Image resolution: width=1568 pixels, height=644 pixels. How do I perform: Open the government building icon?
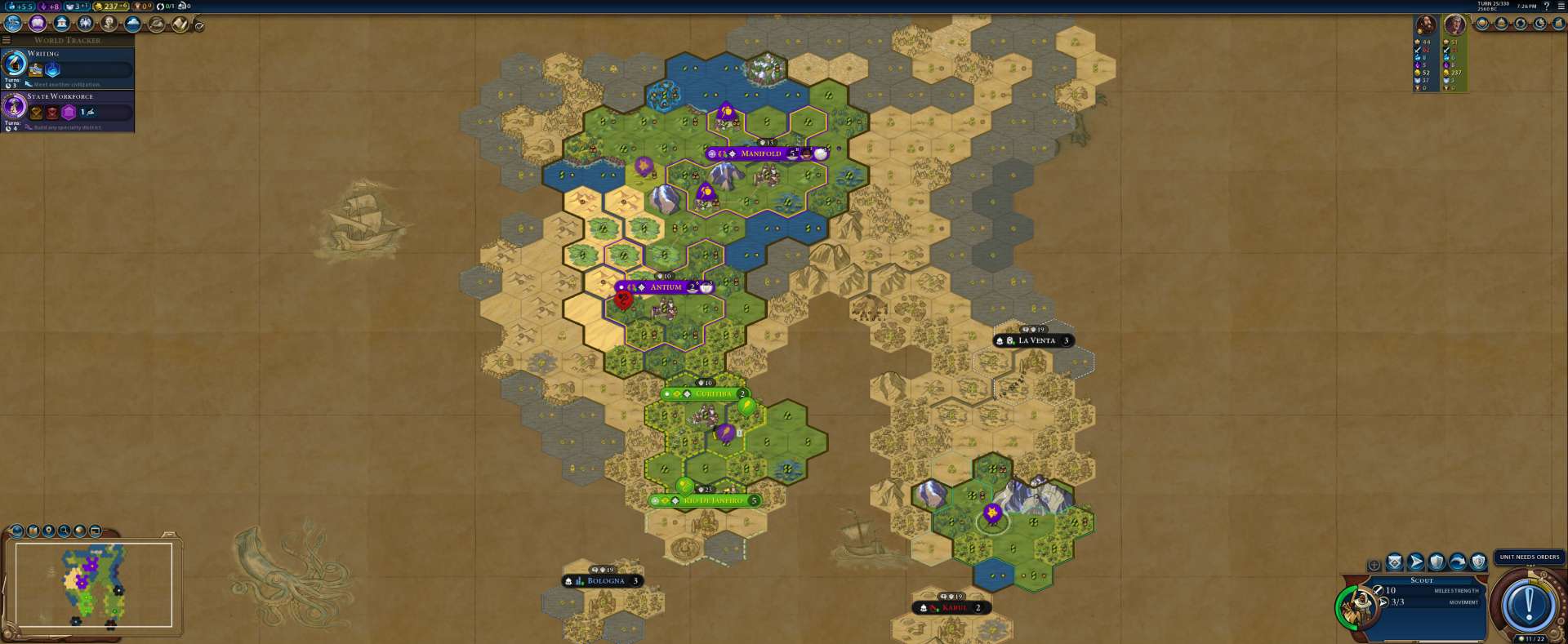(61, 24)
